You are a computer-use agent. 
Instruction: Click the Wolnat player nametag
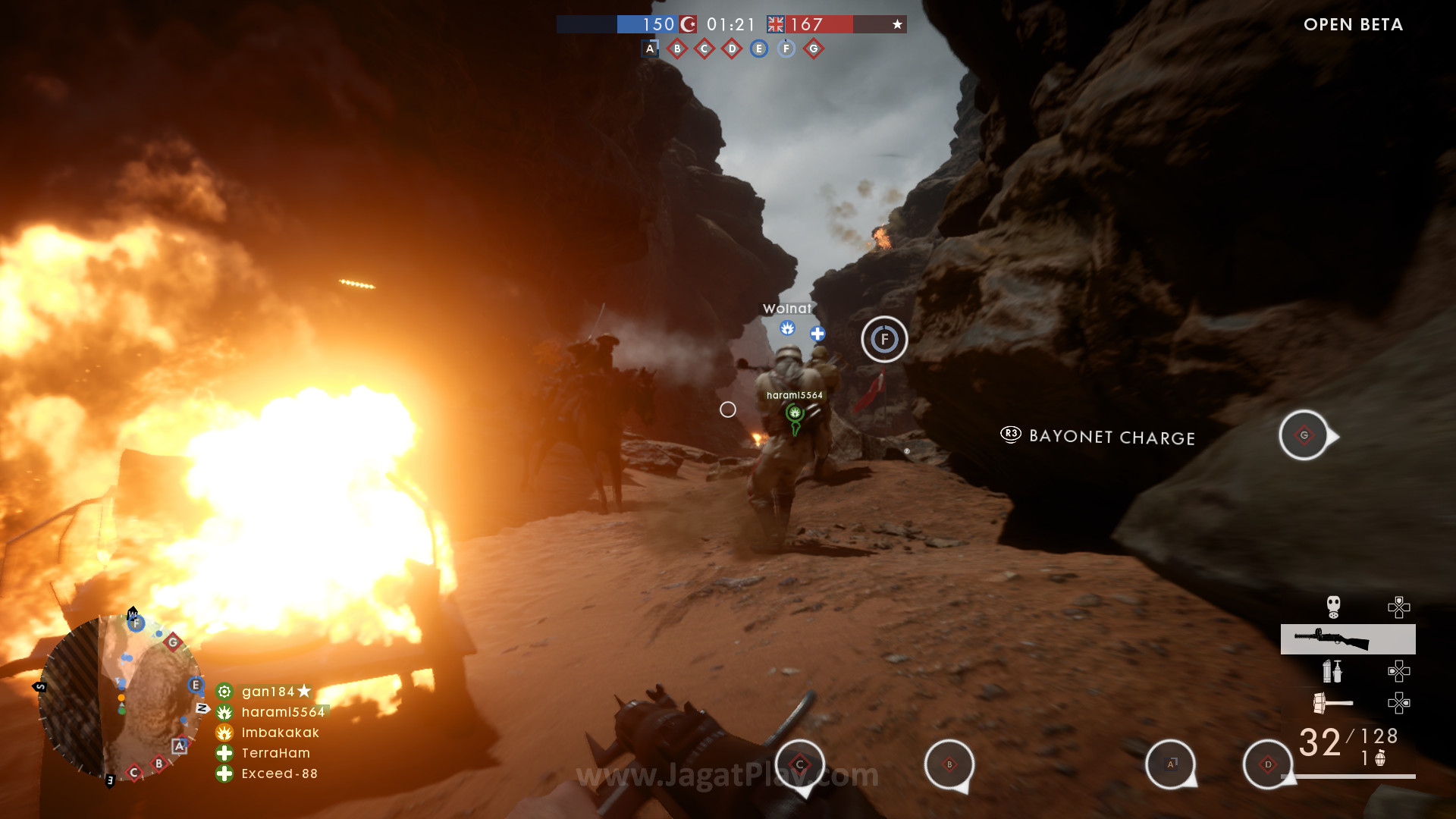tap(787, 309)
